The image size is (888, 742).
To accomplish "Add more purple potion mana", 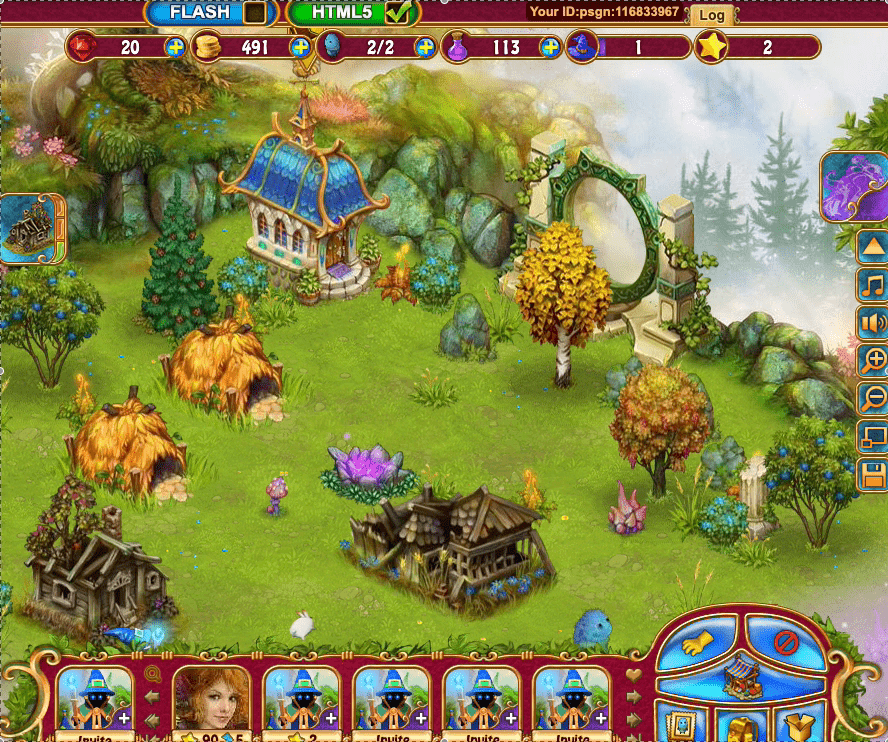I will (x=550, y=47).
